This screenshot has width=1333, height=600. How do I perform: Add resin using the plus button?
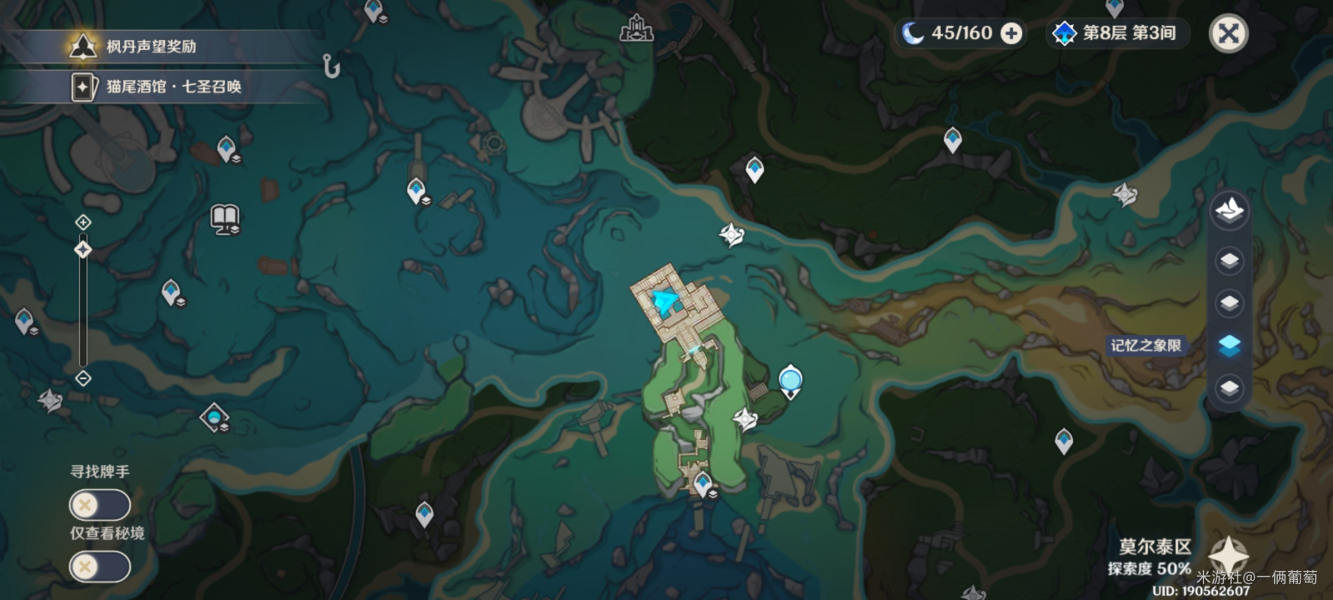tap(1011, 33)
